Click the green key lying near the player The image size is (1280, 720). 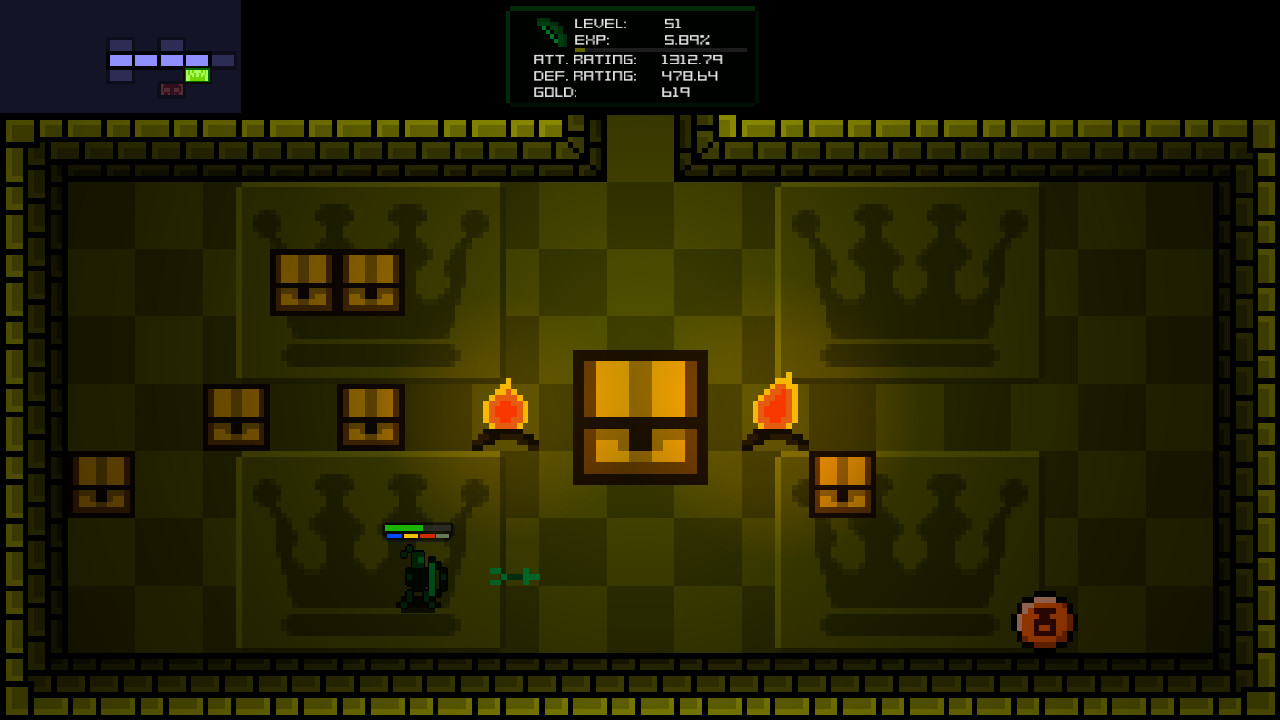pos(512,576)
